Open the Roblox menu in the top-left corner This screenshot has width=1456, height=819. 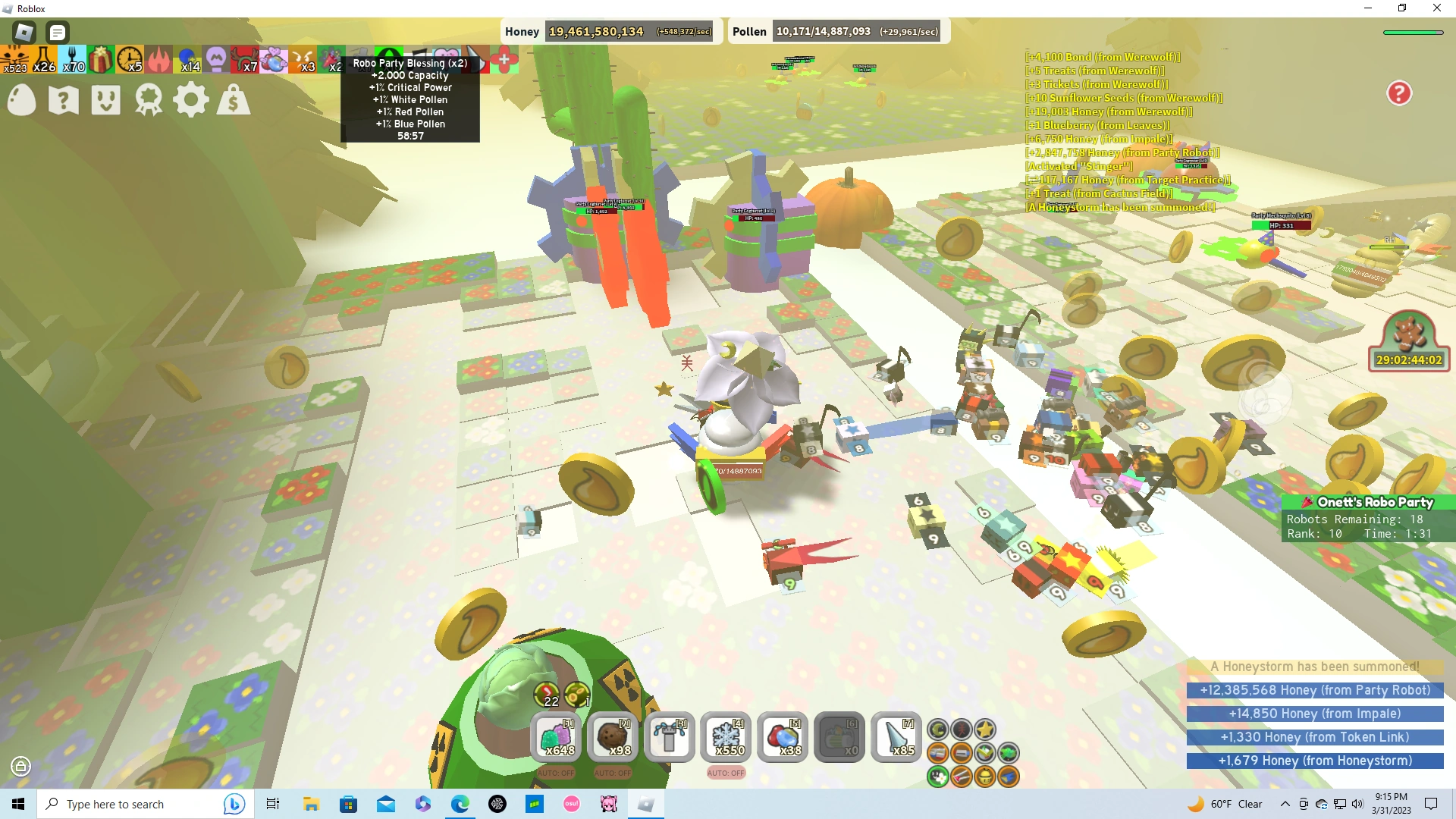pyautogui.click(x=23, y=32)
